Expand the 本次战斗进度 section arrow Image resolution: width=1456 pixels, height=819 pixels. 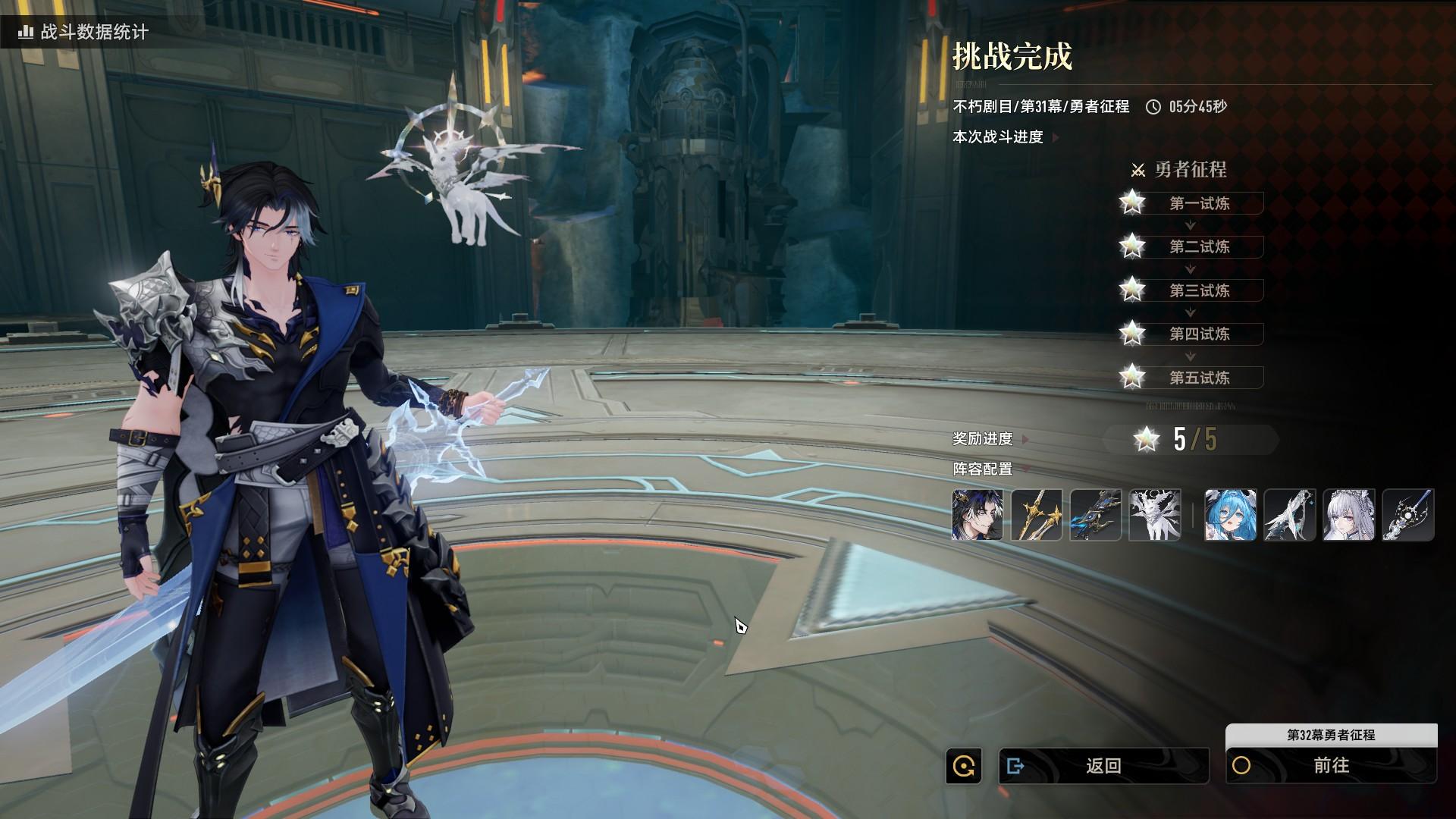1056,137
